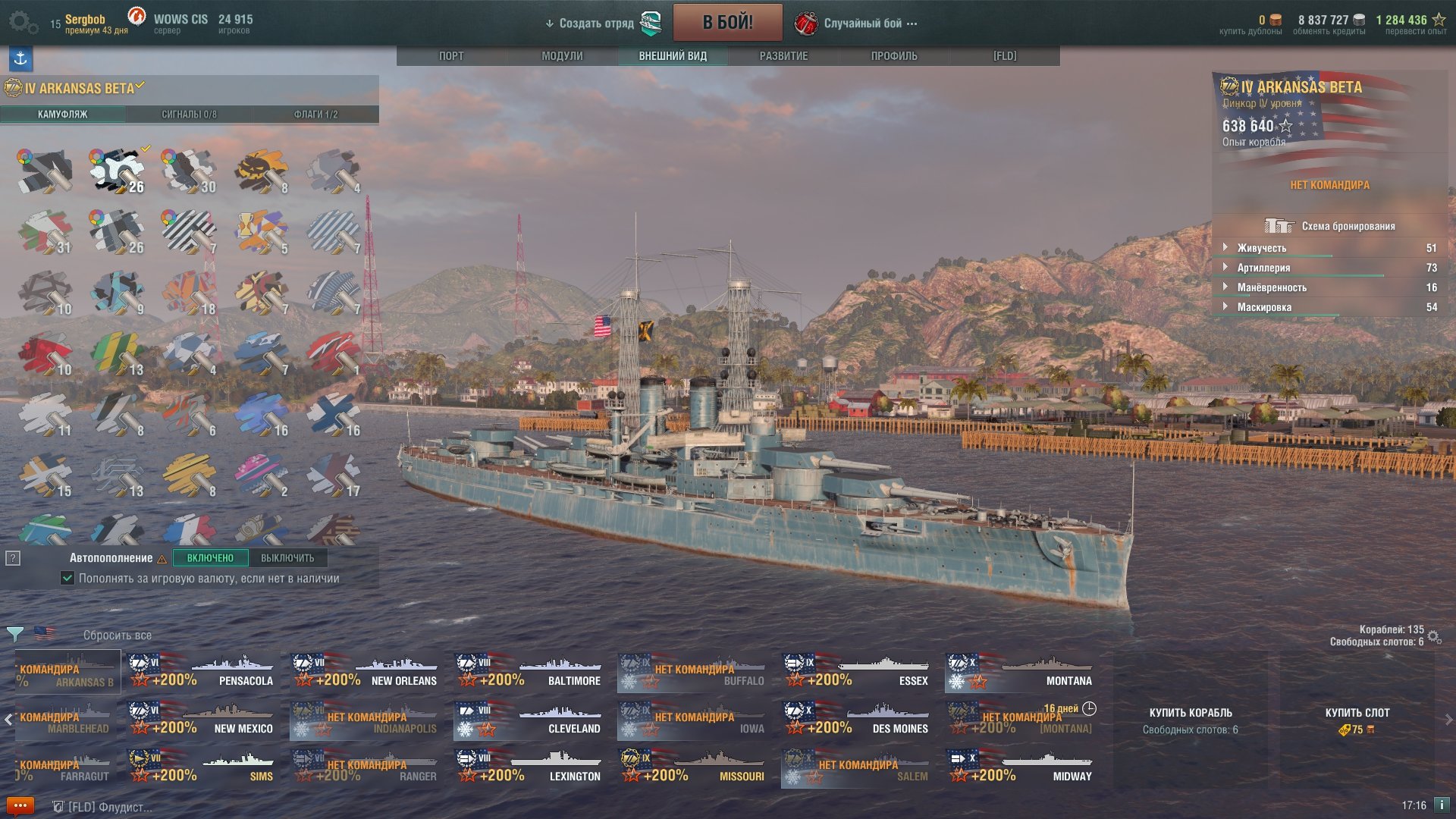The width and height of the screenshot is (1456, 819).
Task: Buy a slot with КУПИТЬ СЛОТ
Action: point(1357,719)
